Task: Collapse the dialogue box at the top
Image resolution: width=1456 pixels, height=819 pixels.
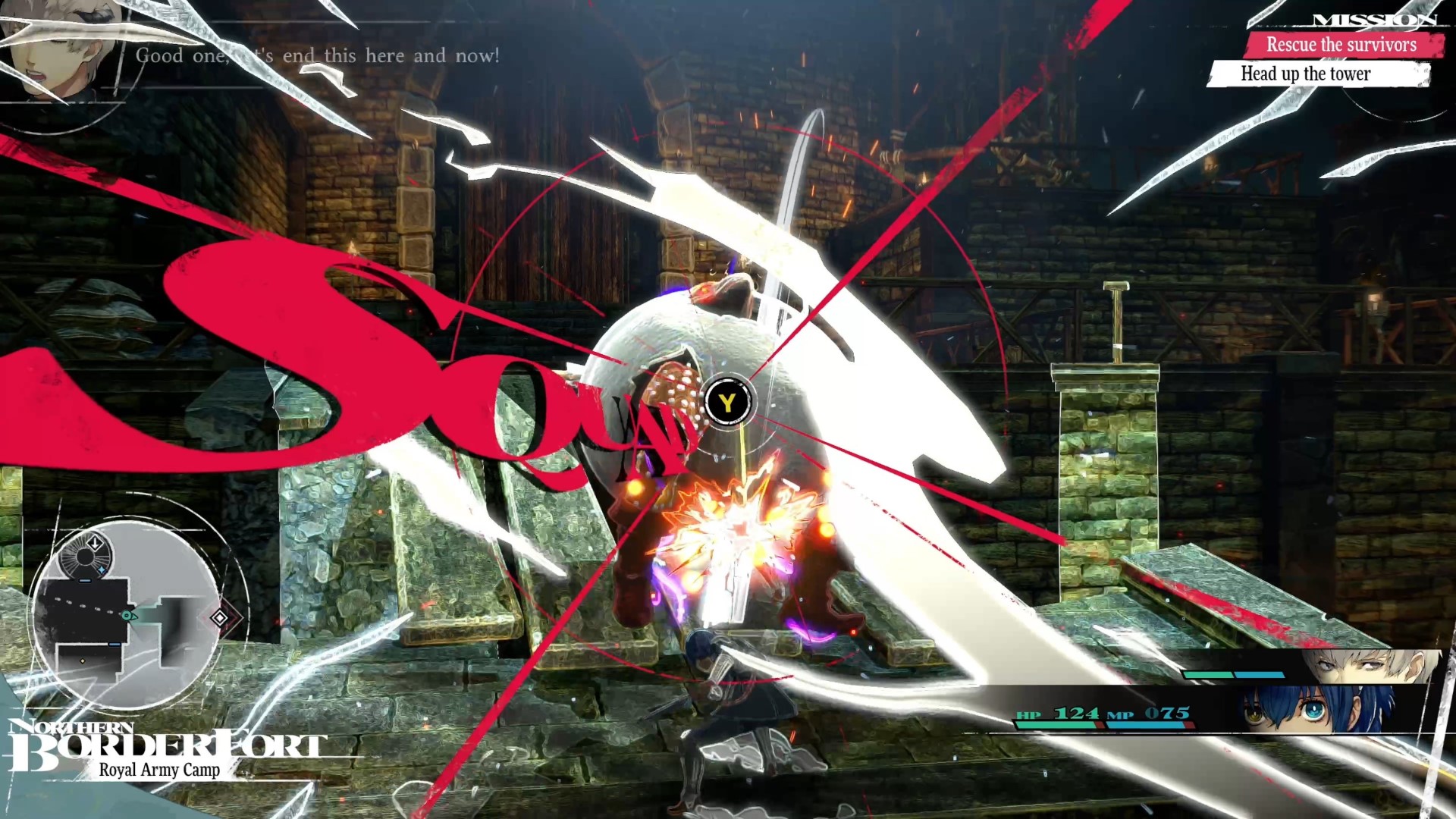Action: (318, 55)
